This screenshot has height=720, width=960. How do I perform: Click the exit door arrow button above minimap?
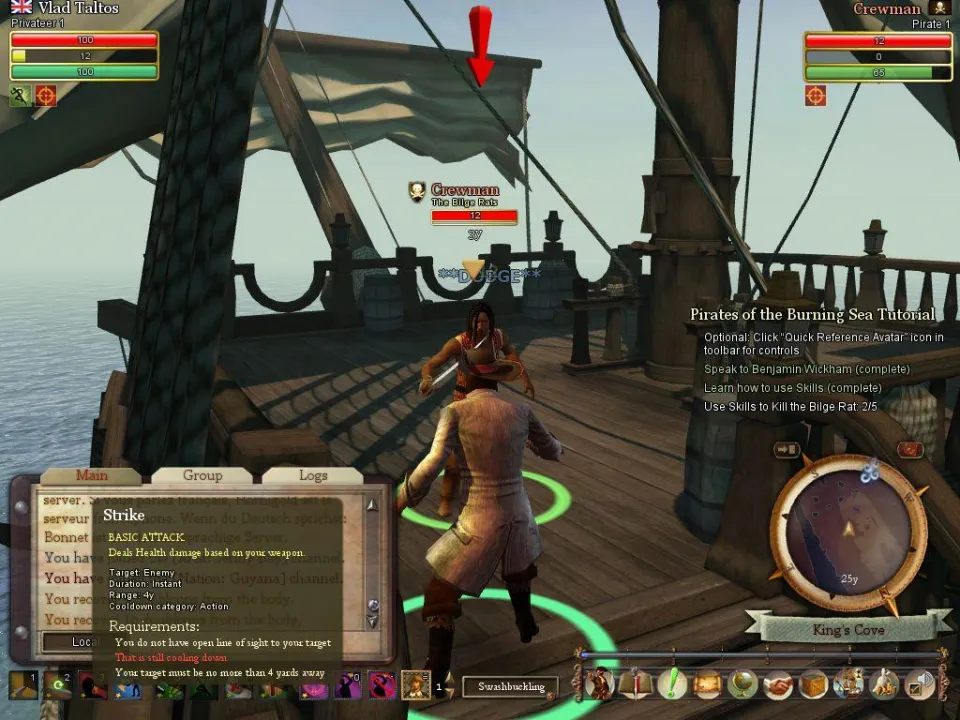point(786,450)
